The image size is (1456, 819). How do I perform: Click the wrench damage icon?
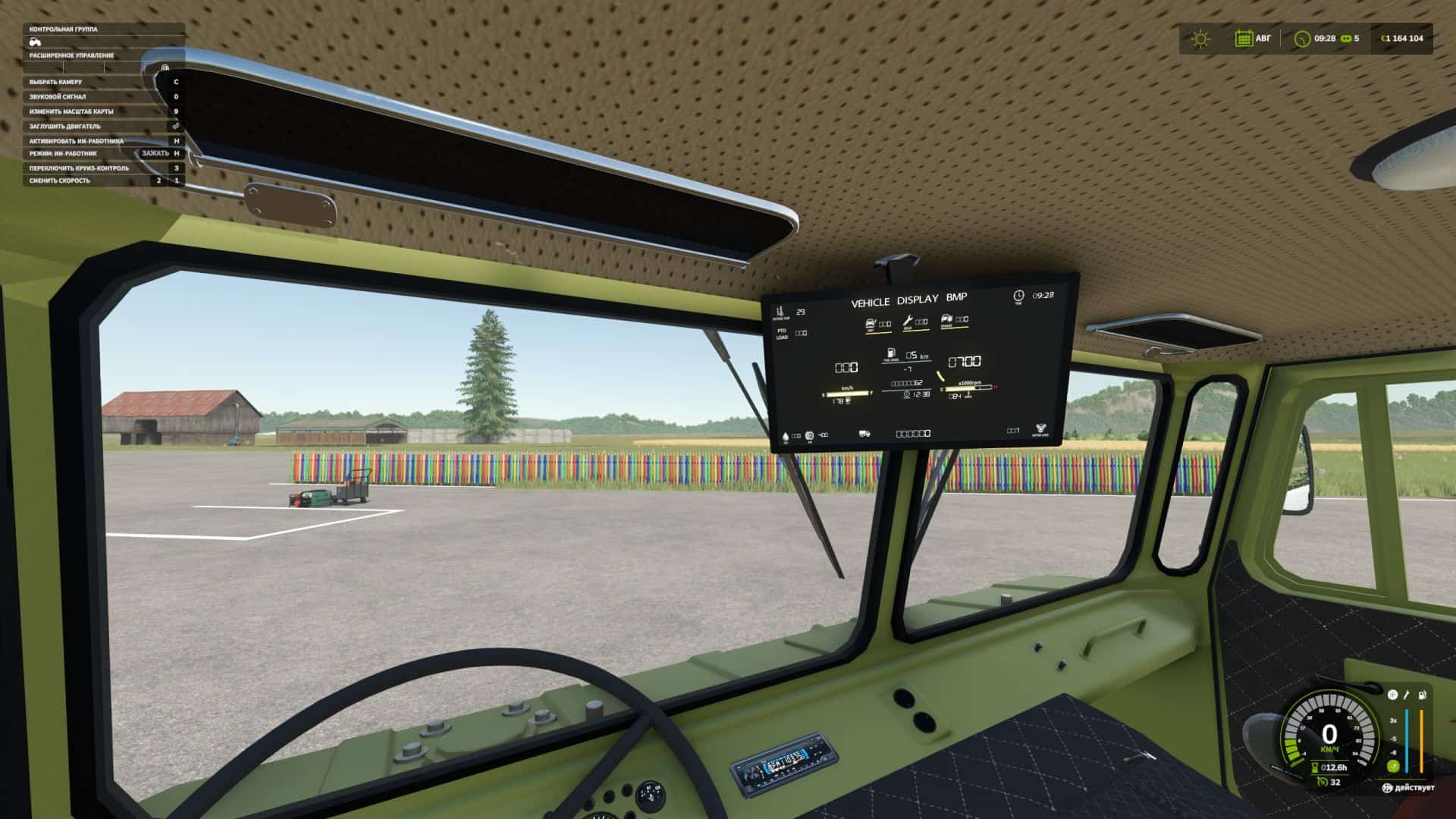(1407, 695)
